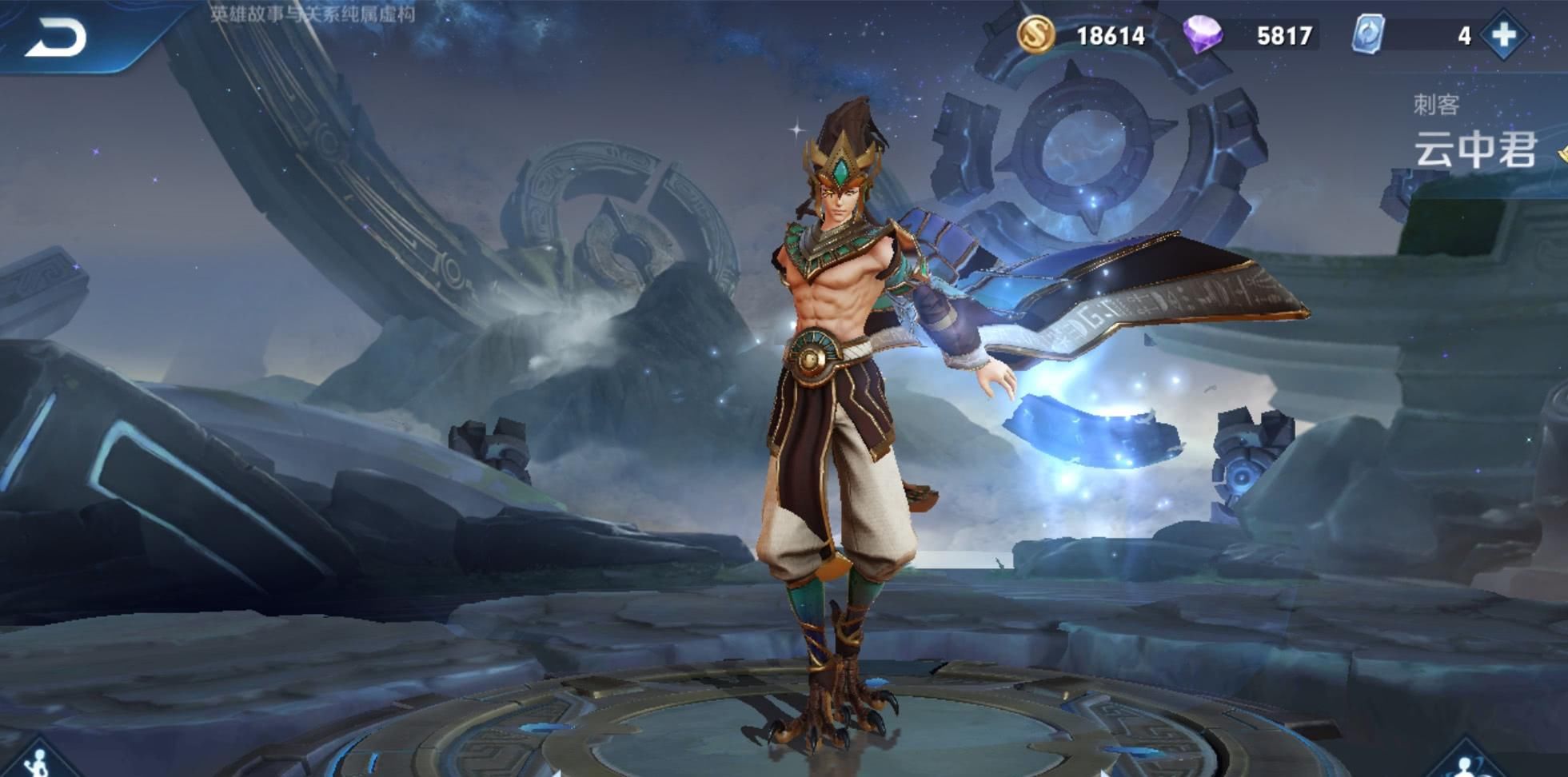Go back using the return arrow
Viewport: 1568px width, 777px height.
click(56, 38)
